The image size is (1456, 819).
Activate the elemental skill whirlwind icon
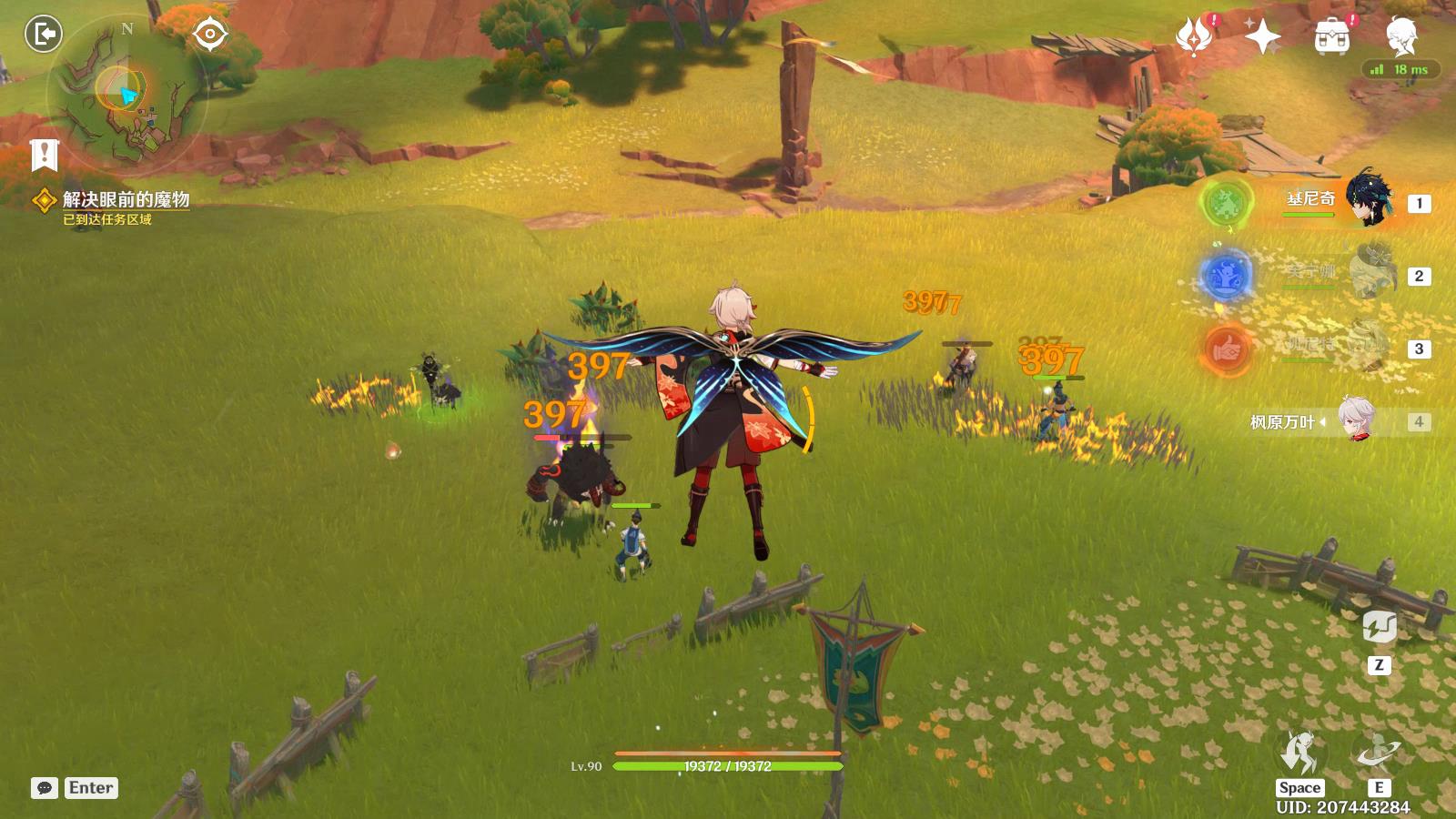click(1379, 753)
